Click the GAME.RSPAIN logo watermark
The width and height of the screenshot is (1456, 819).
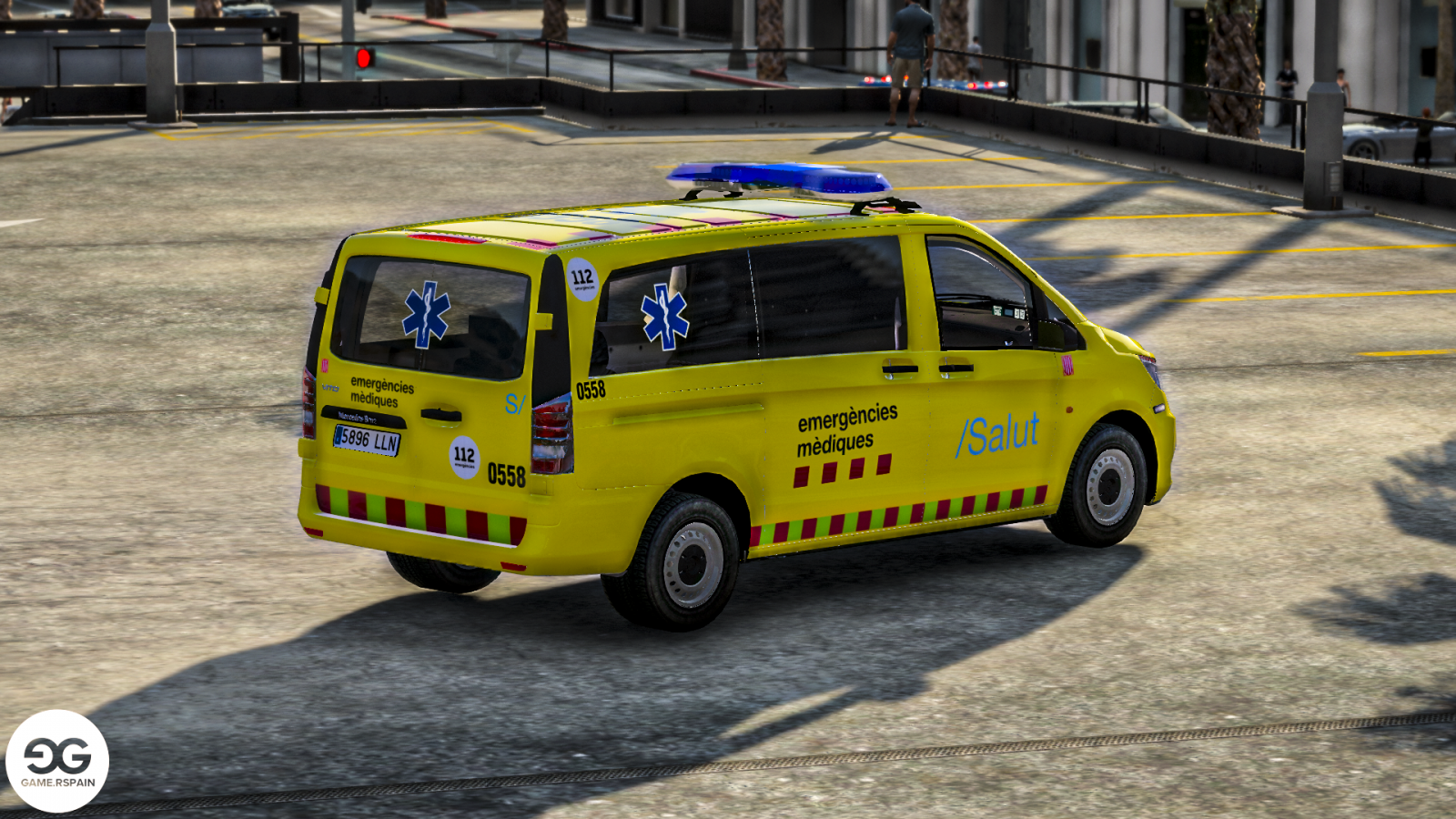coord(57,761)
